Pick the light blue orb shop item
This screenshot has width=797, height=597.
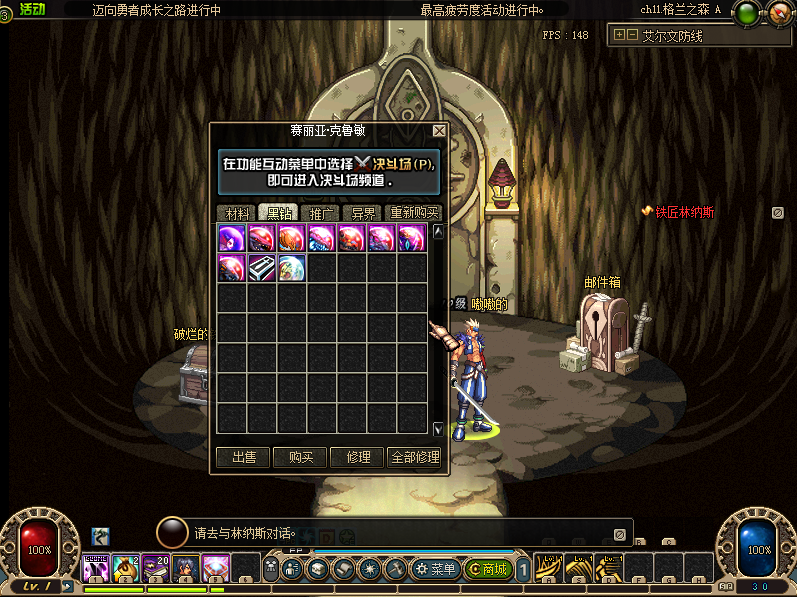(292, 267)
